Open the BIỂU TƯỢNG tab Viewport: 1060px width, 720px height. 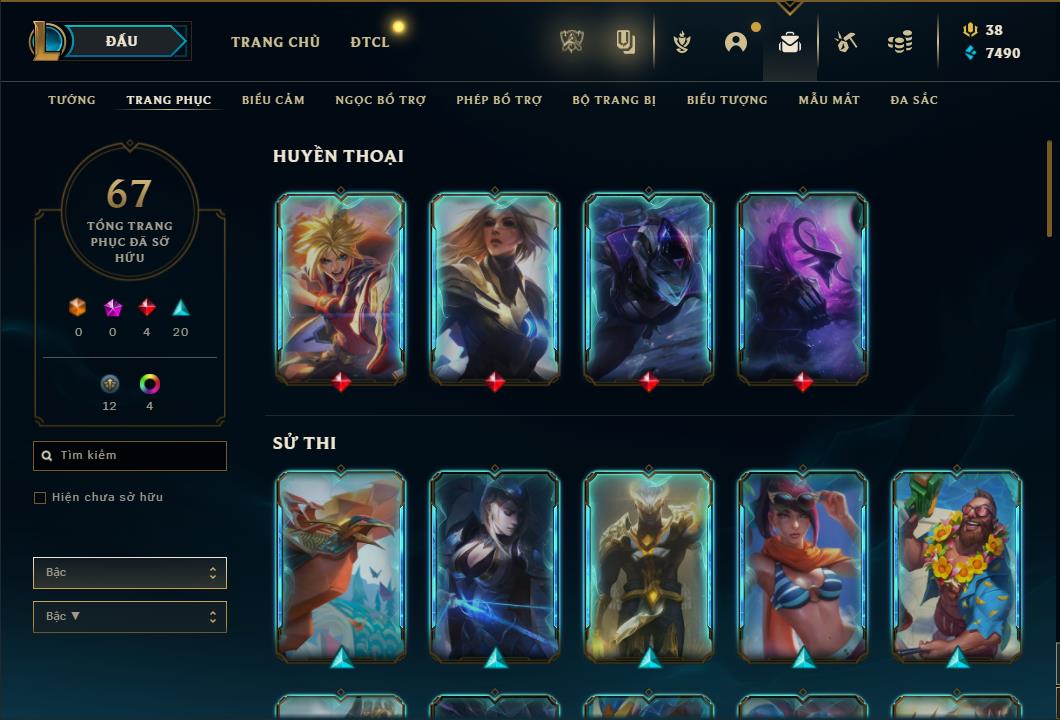click(727, 100)
